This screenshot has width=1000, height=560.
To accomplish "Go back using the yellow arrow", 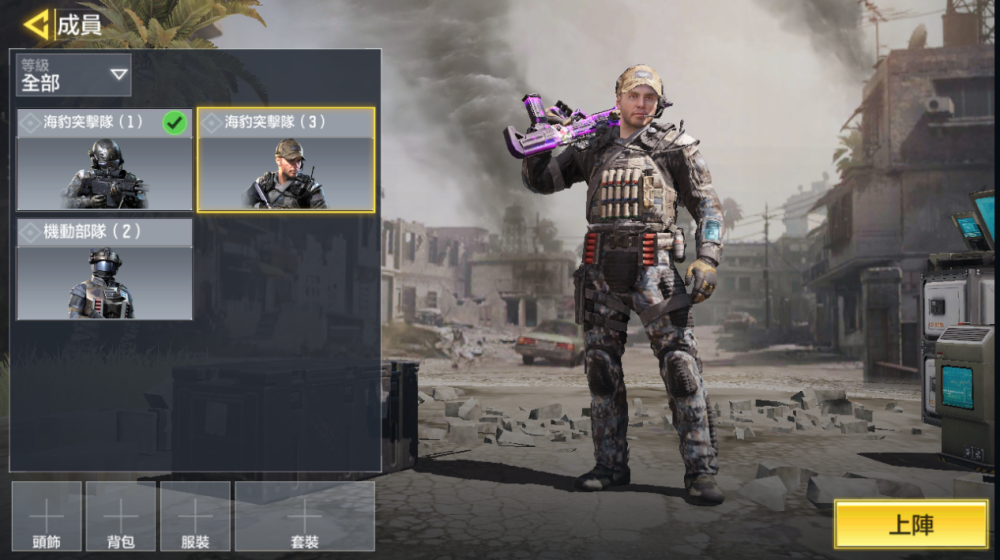I will point(37,24).
